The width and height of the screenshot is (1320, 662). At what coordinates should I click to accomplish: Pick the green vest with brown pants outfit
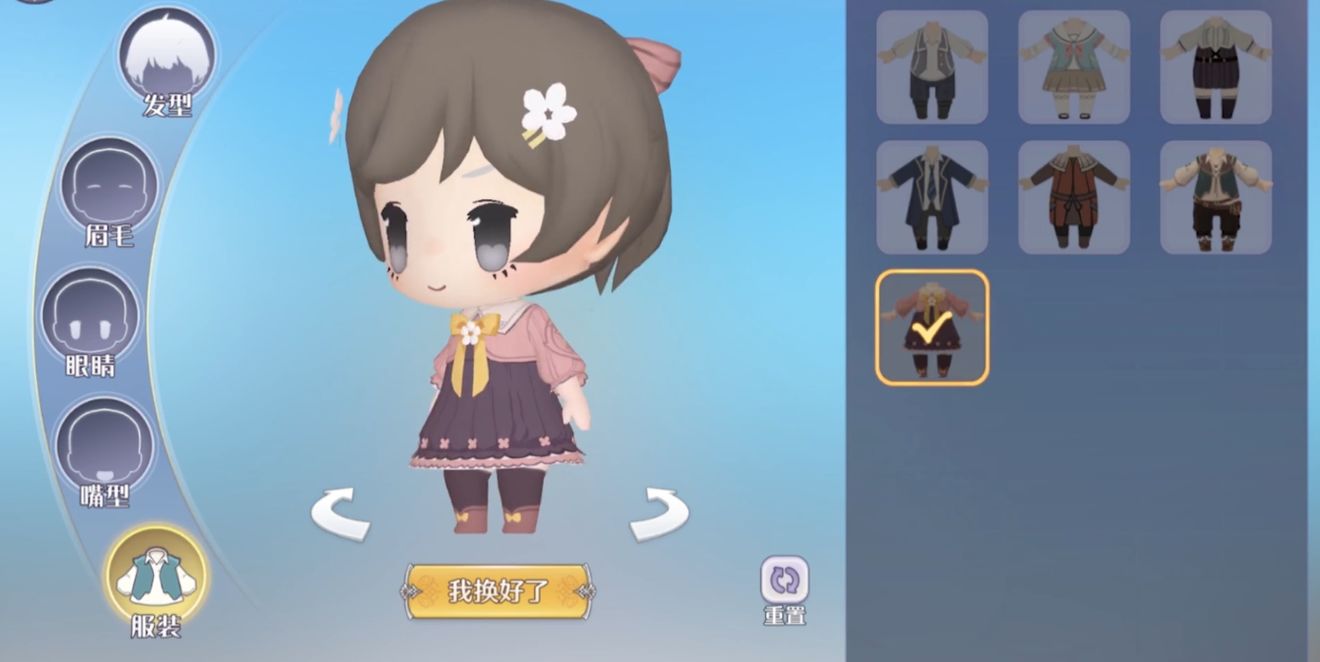tap(1216, 197)
